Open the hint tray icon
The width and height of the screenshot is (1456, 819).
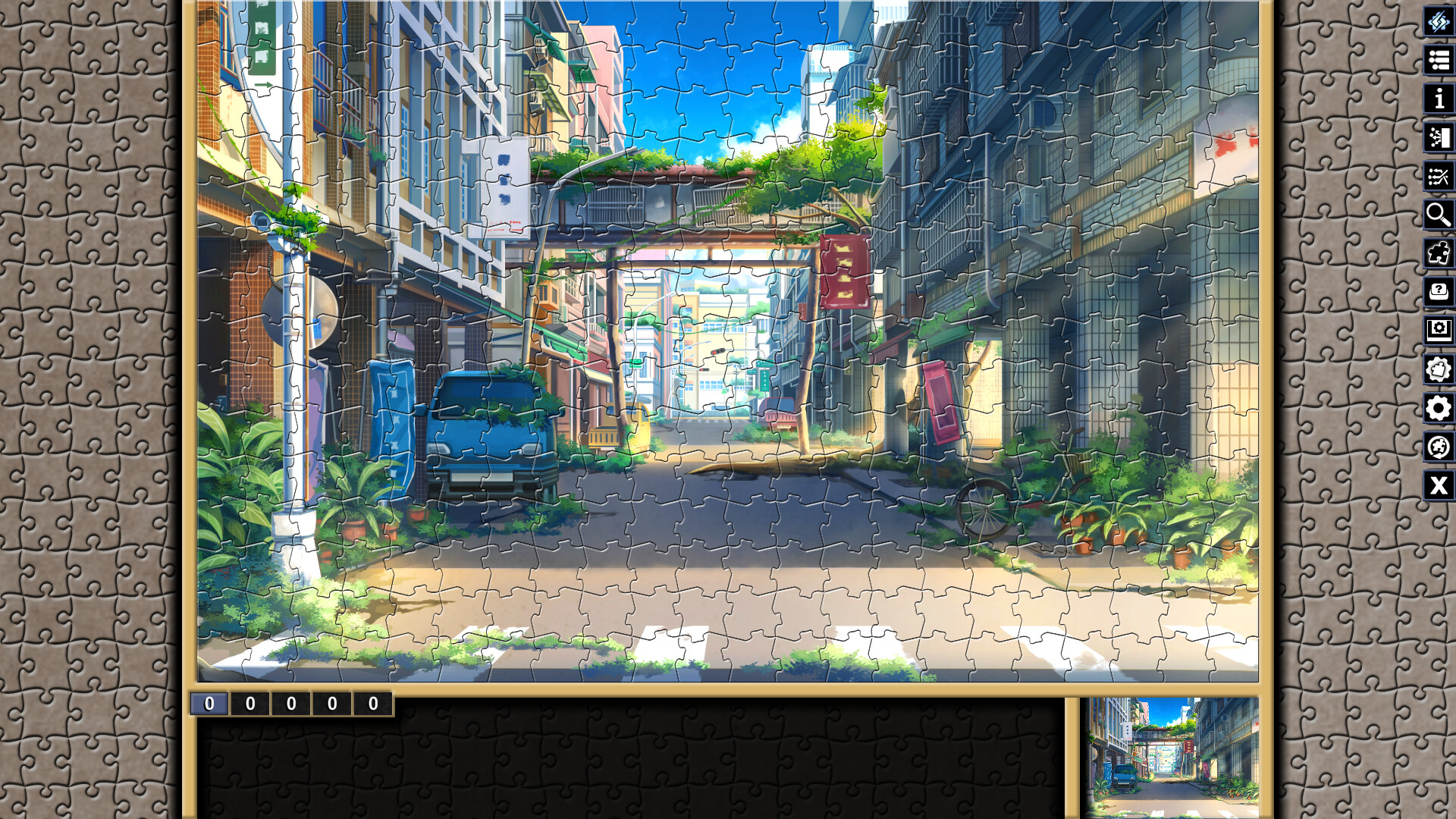1436,292
